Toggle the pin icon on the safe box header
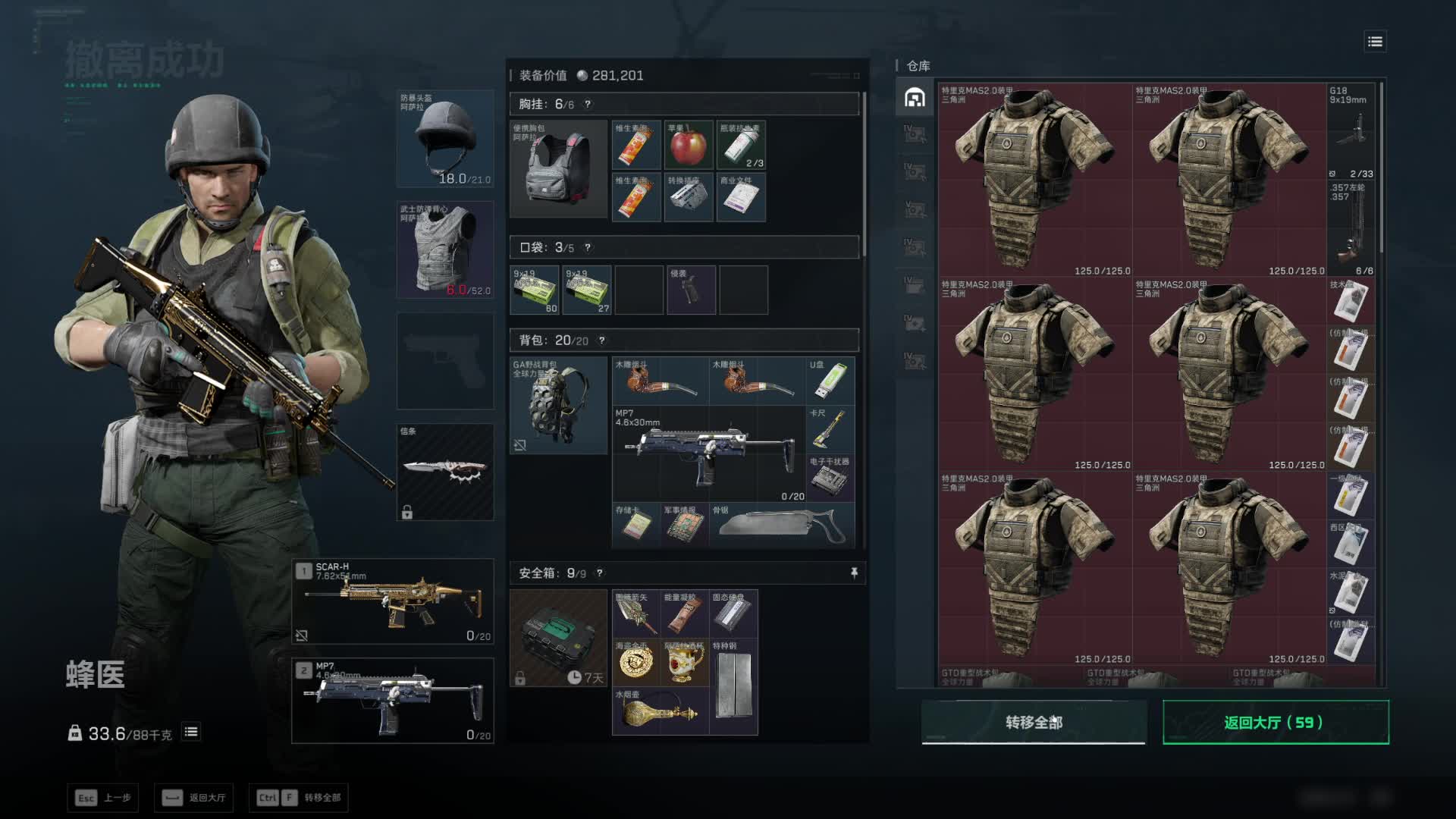The height and width of the screenshot is (819, 1456). (854, 573)
